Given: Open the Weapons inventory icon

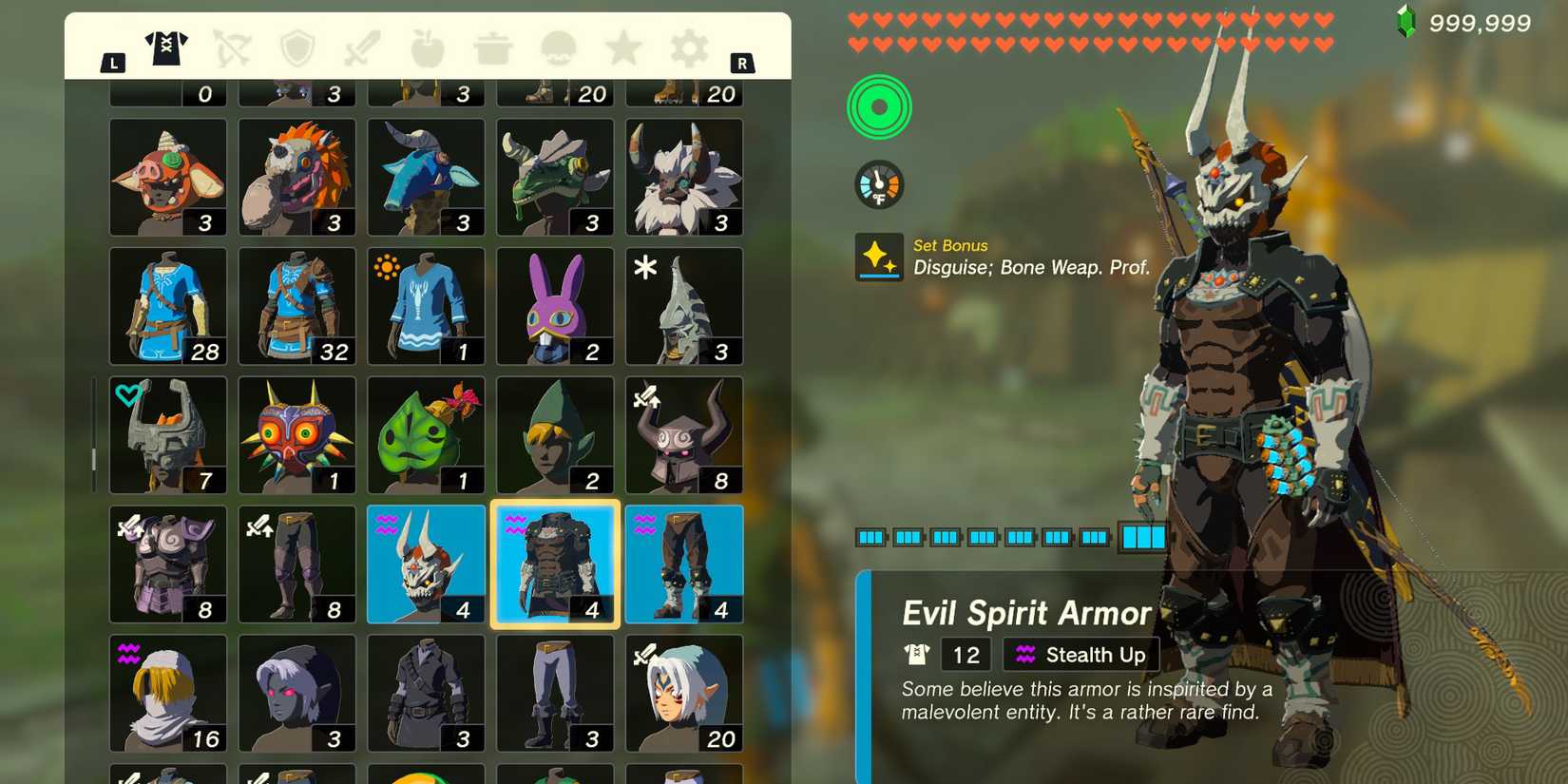Looking at the screenshot, I should (361, 49).
